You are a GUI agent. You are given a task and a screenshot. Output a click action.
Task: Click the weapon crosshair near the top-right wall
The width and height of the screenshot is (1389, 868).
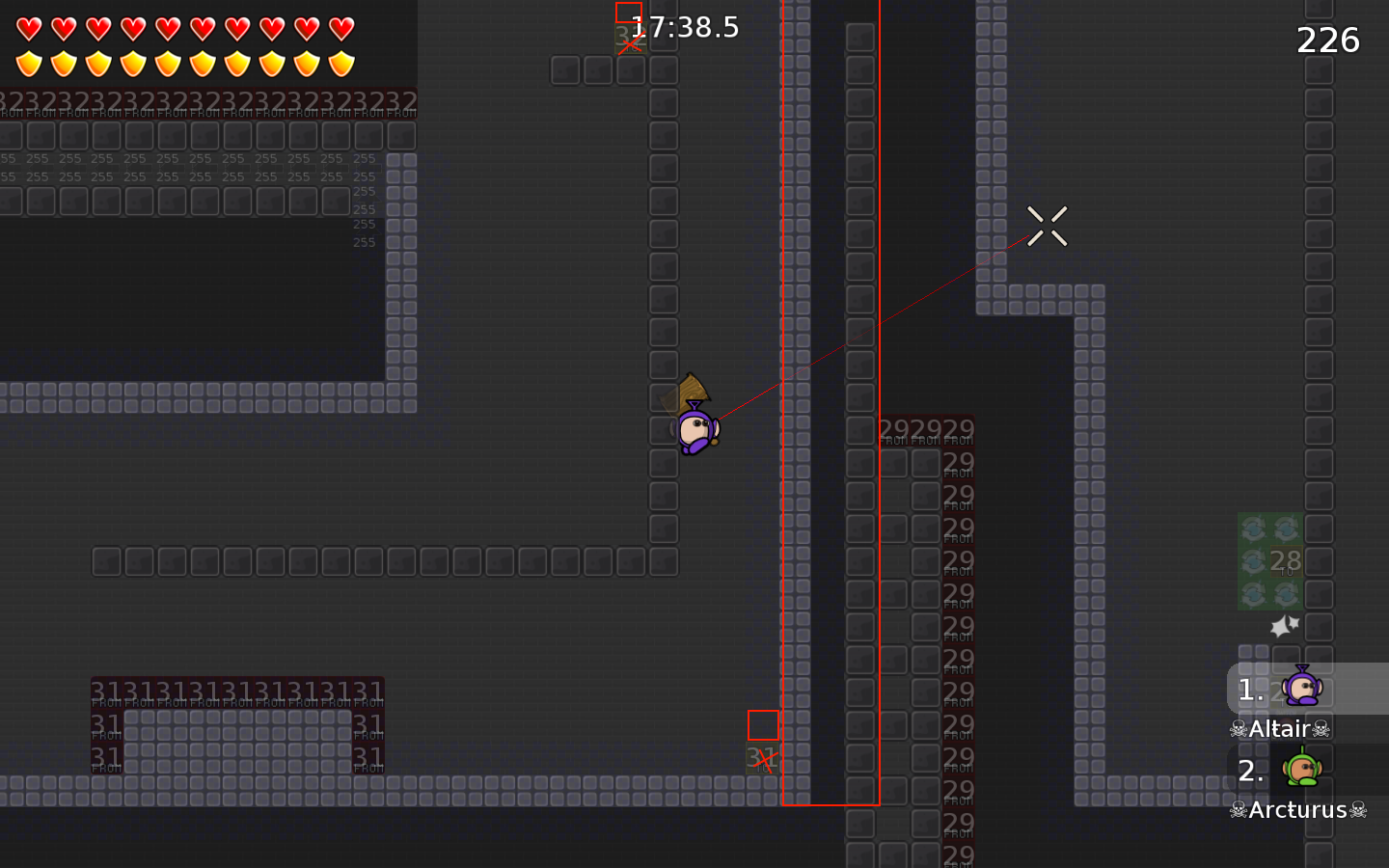coord(1048,225)
